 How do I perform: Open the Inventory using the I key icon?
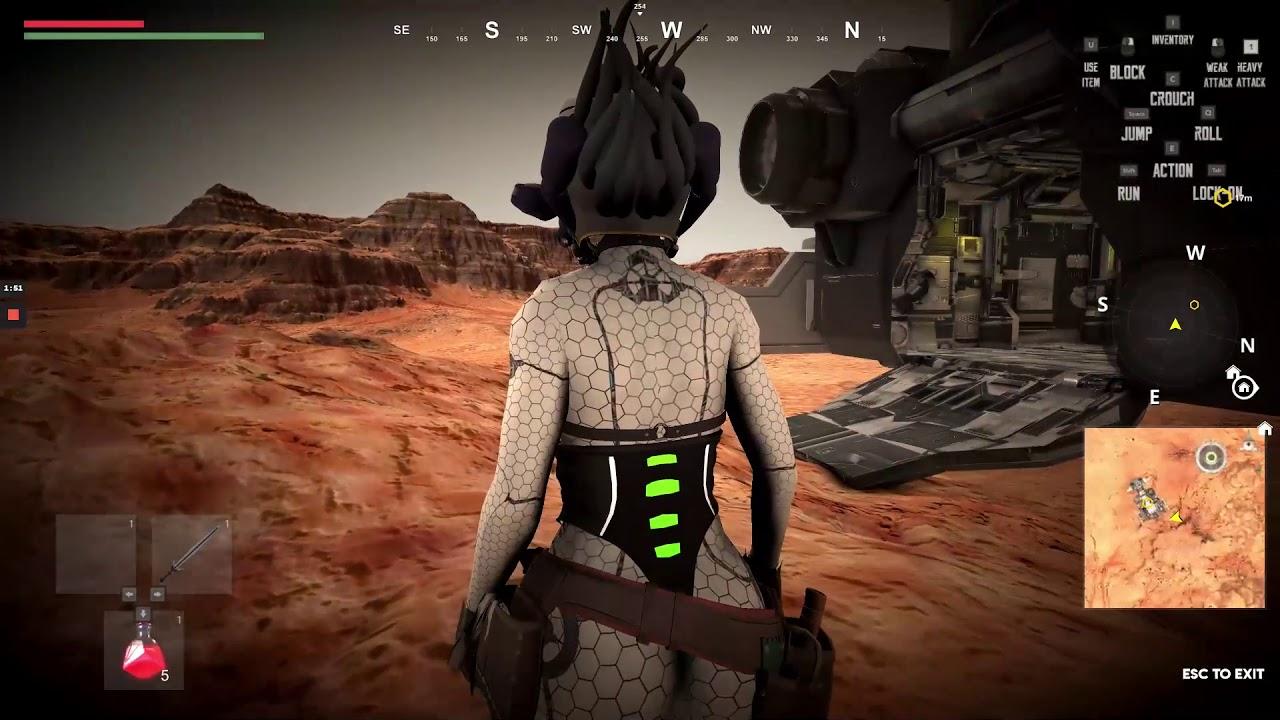pyautogui.click(x=1171, y=21)
